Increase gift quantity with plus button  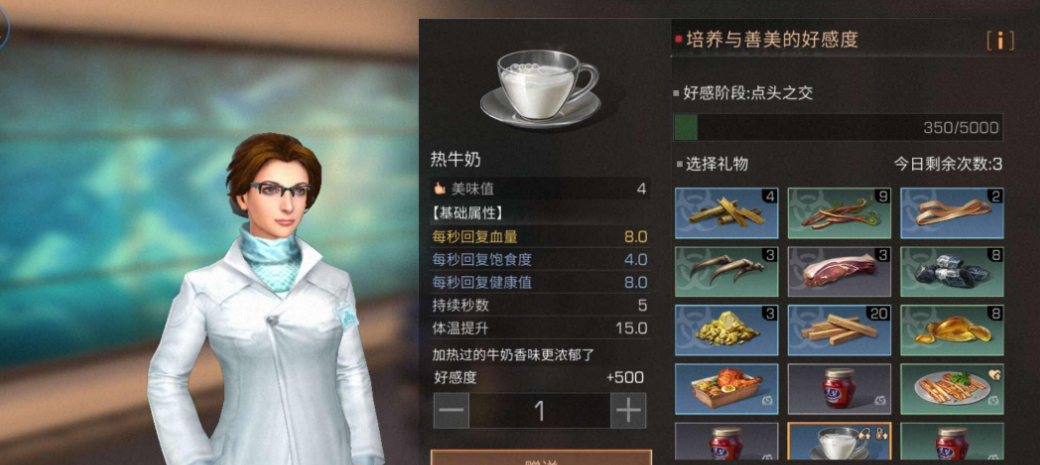coord(628,410)
